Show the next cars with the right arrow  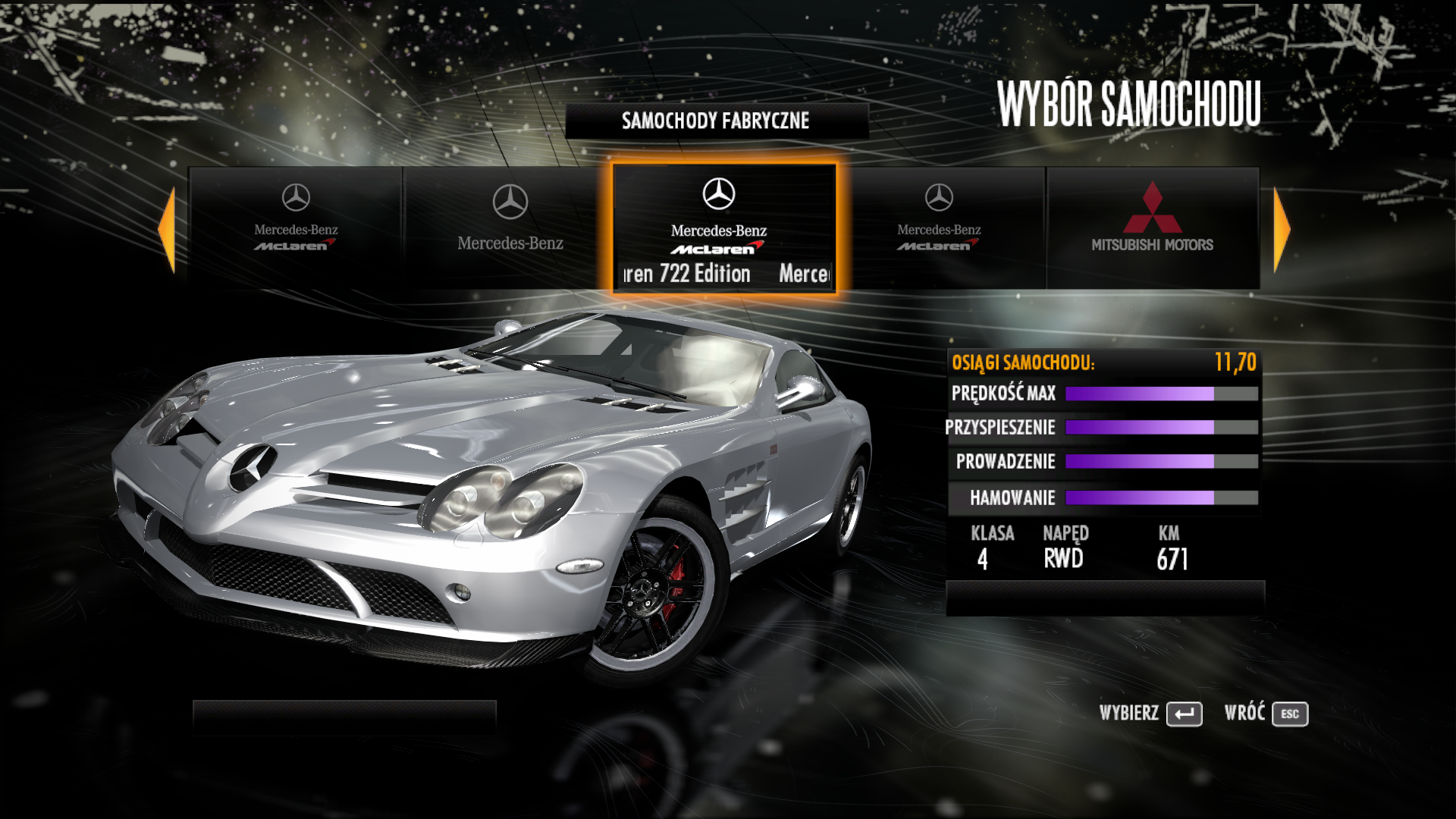pyautogui.click(x=1281, y=229)
